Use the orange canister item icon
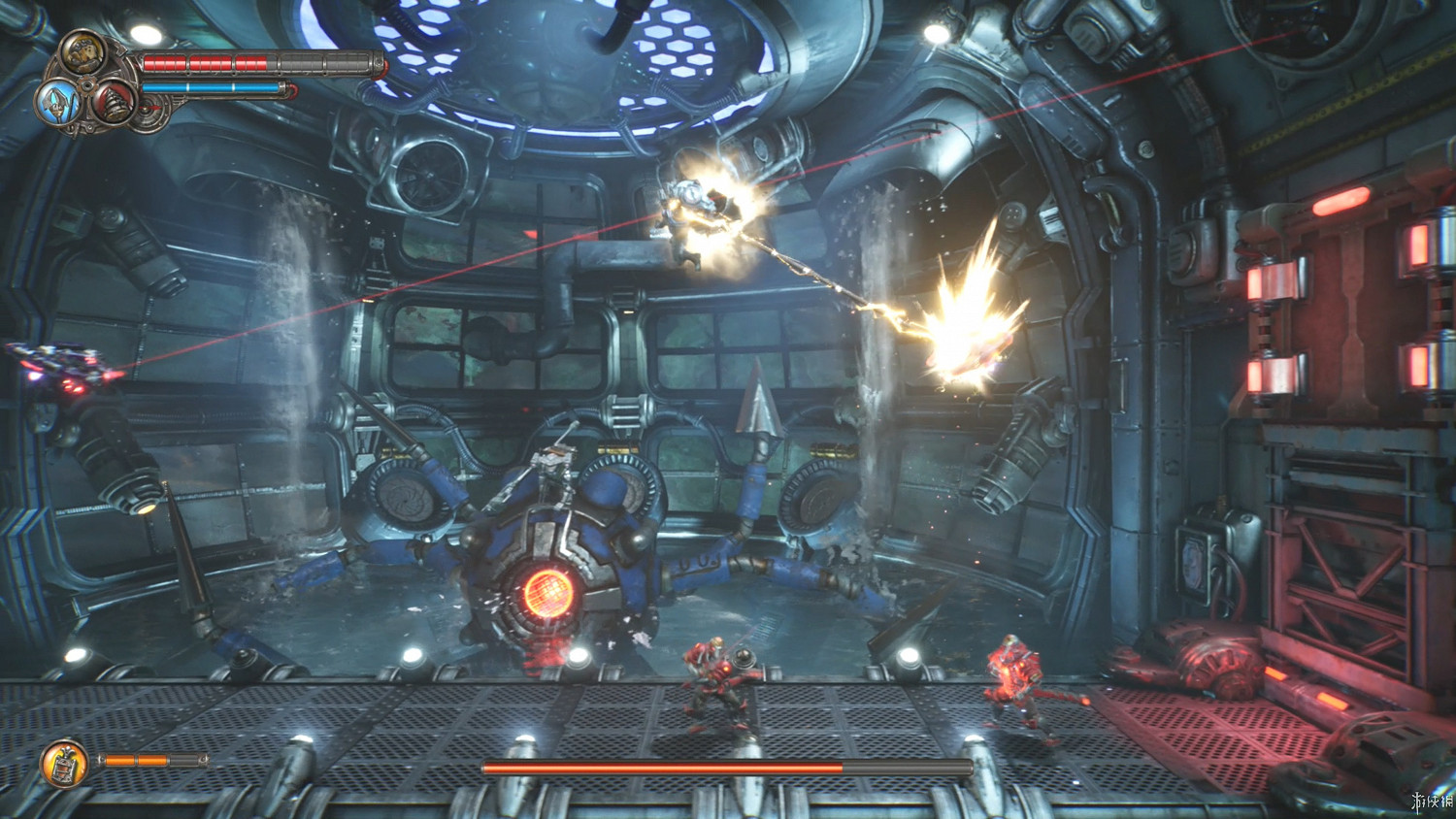The image size is (1456, 819). [x=65, y=763]
